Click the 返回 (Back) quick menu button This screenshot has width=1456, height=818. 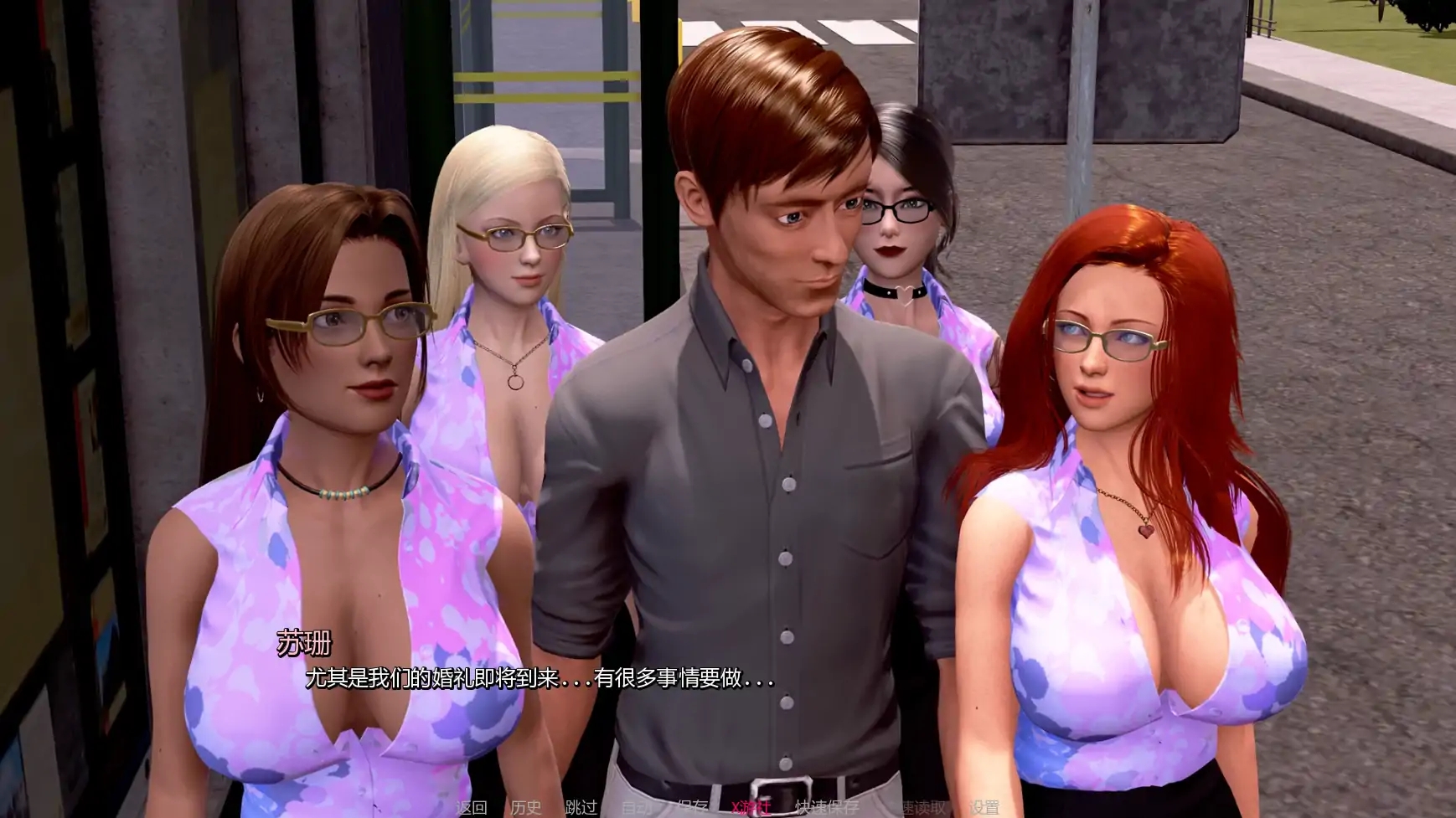point(471,807)
